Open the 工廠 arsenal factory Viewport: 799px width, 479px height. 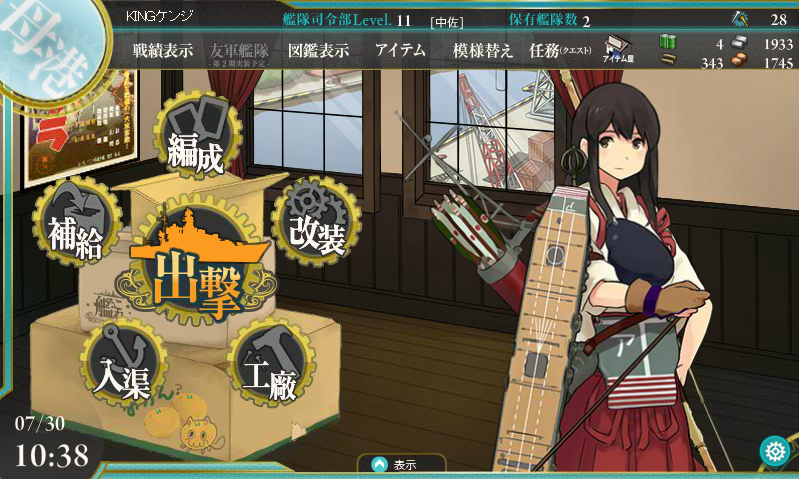click(x=270, y=370)
